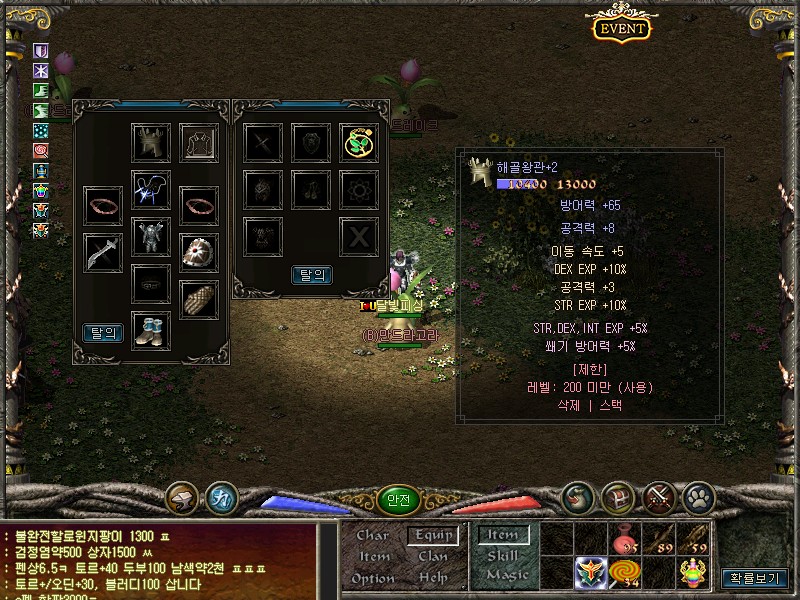Viewport: 800px width, 600px height.
Task: Open the Help menu
Action: click(x=433, y=578)
